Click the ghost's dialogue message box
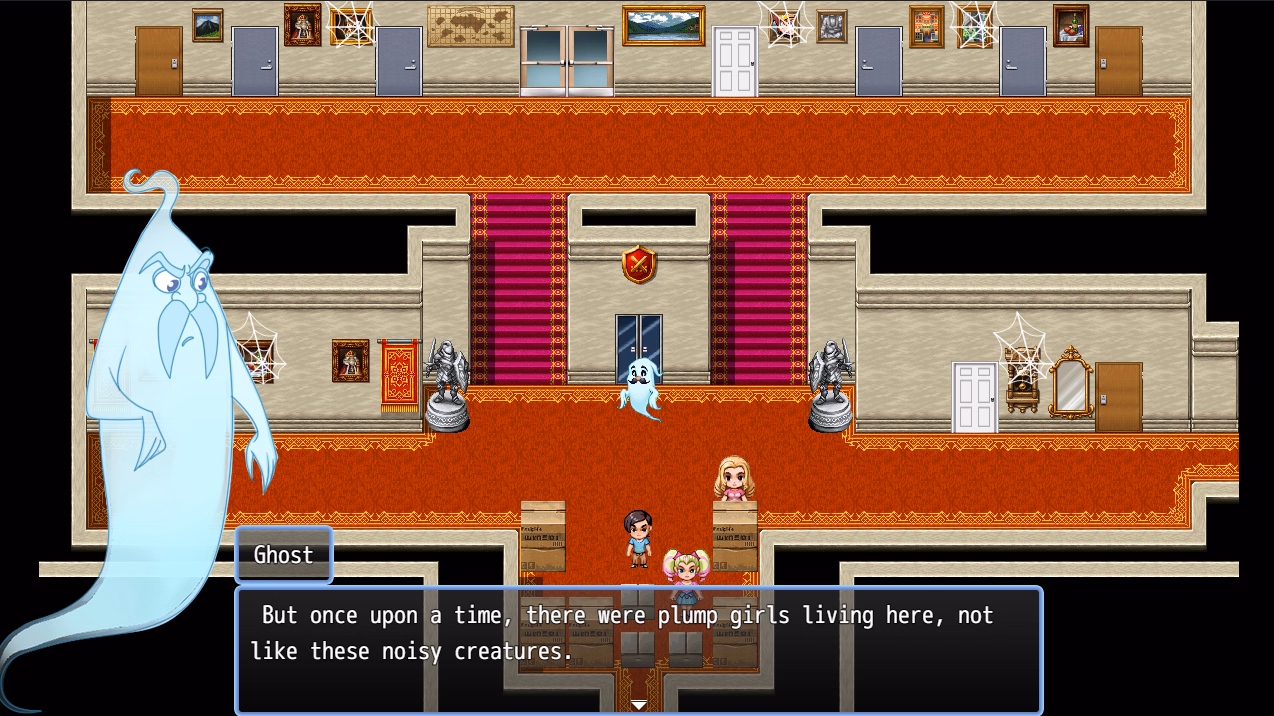Viewport: 1274px width, 716px height. click(638, 648)
